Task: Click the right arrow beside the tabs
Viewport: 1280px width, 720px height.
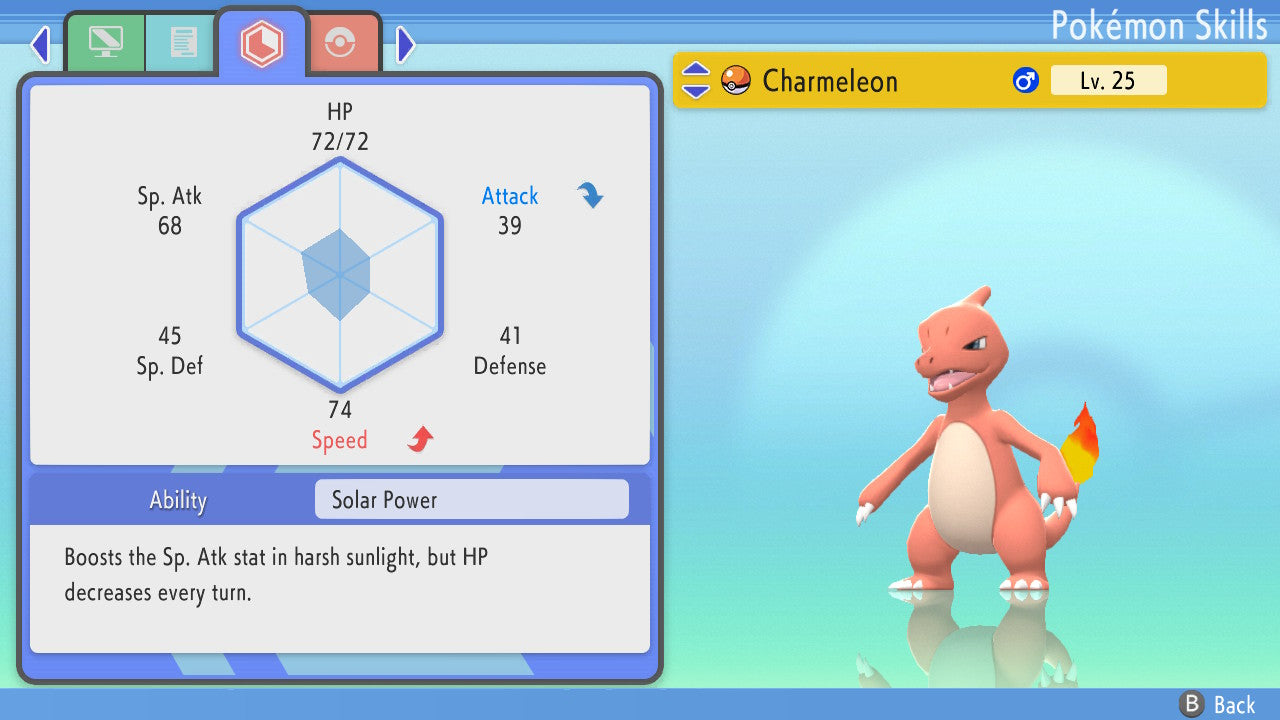Action: [405, 44]
